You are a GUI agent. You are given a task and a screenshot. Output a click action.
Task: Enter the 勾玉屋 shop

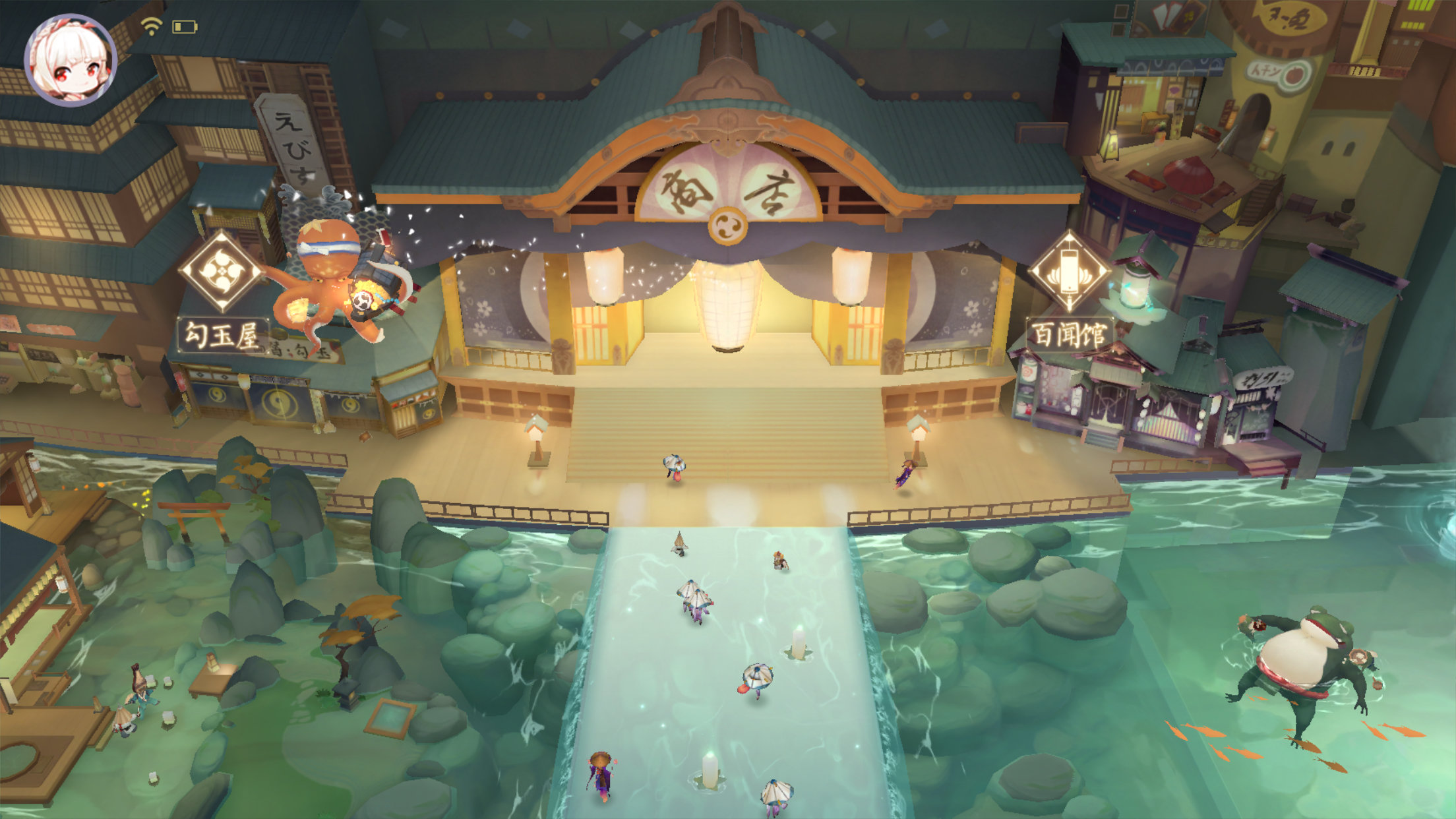pos(222,335)
